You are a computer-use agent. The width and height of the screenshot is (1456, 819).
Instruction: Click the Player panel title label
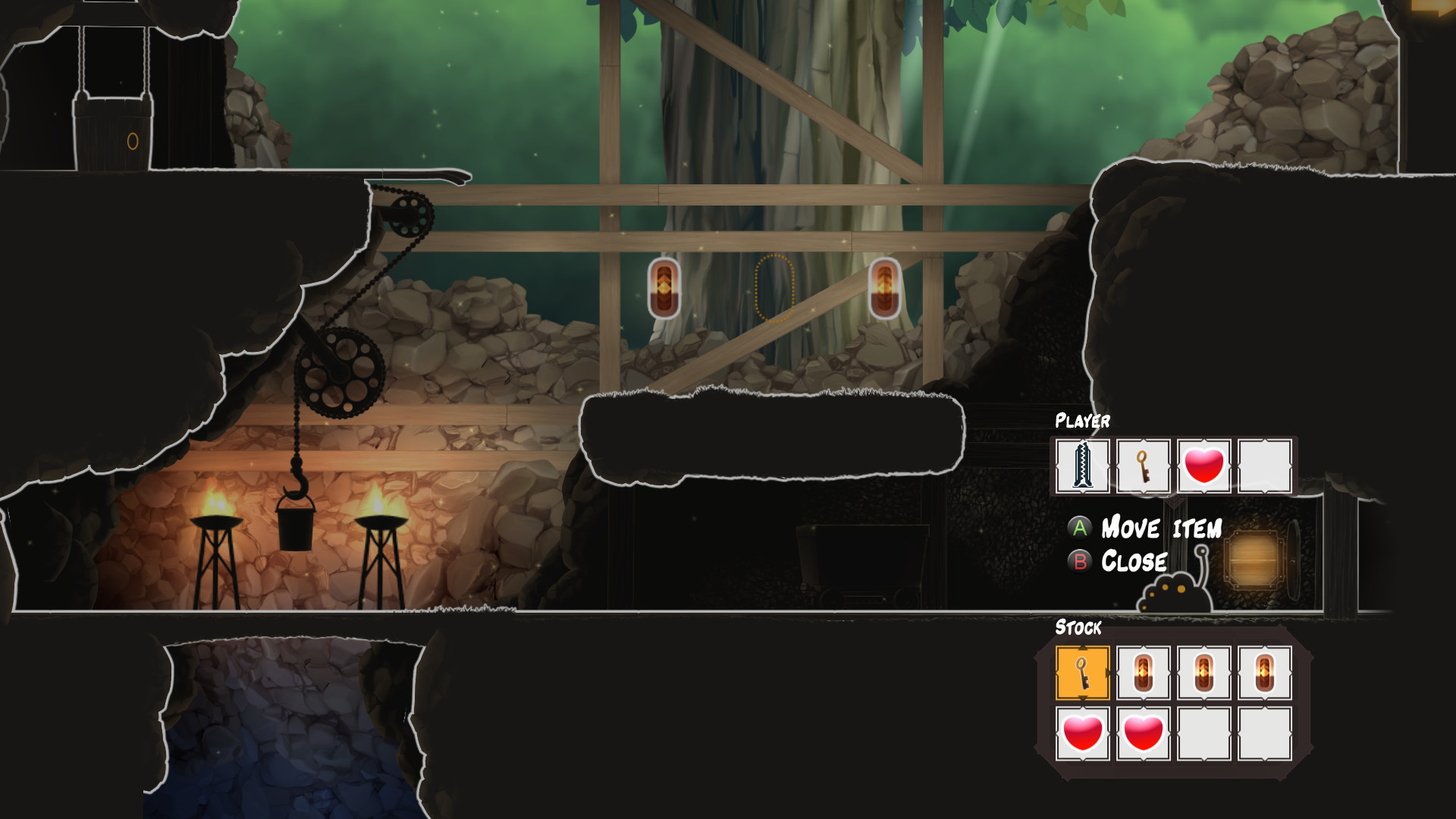pyautogui.click(x=1083, y=422)
